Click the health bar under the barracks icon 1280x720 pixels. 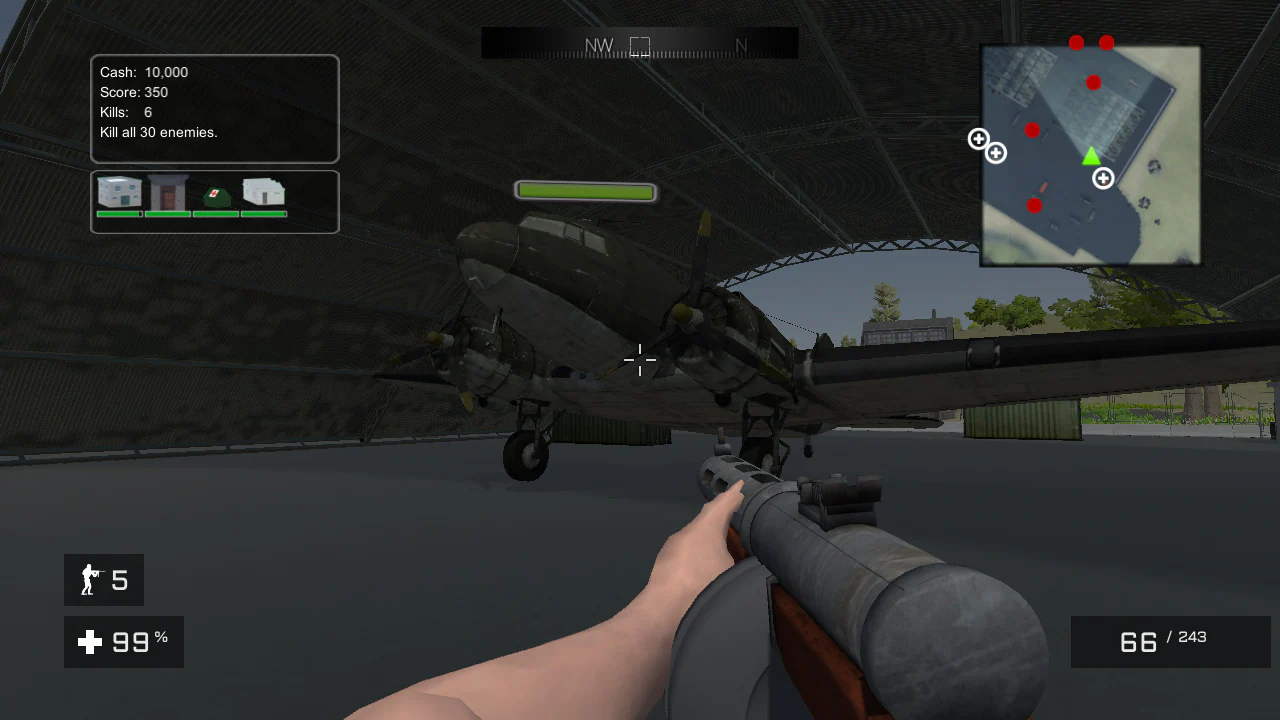click(119, 213)
